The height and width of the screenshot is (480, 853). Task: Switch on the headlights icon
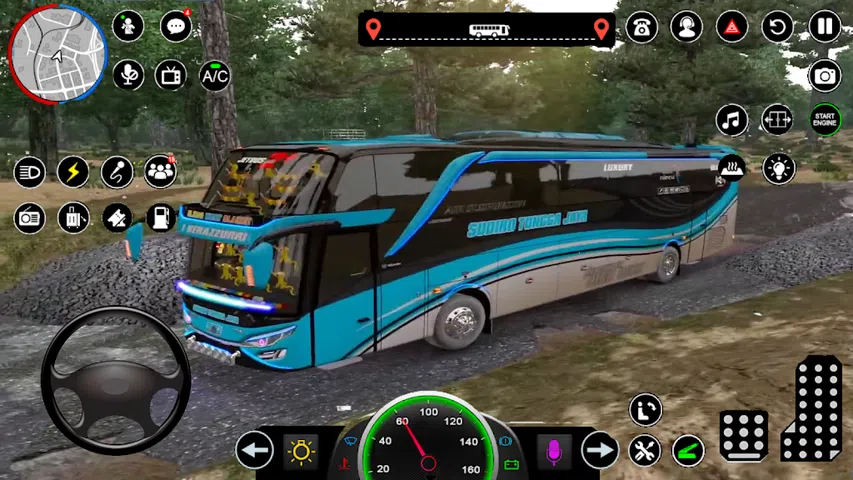coord(29,172)
